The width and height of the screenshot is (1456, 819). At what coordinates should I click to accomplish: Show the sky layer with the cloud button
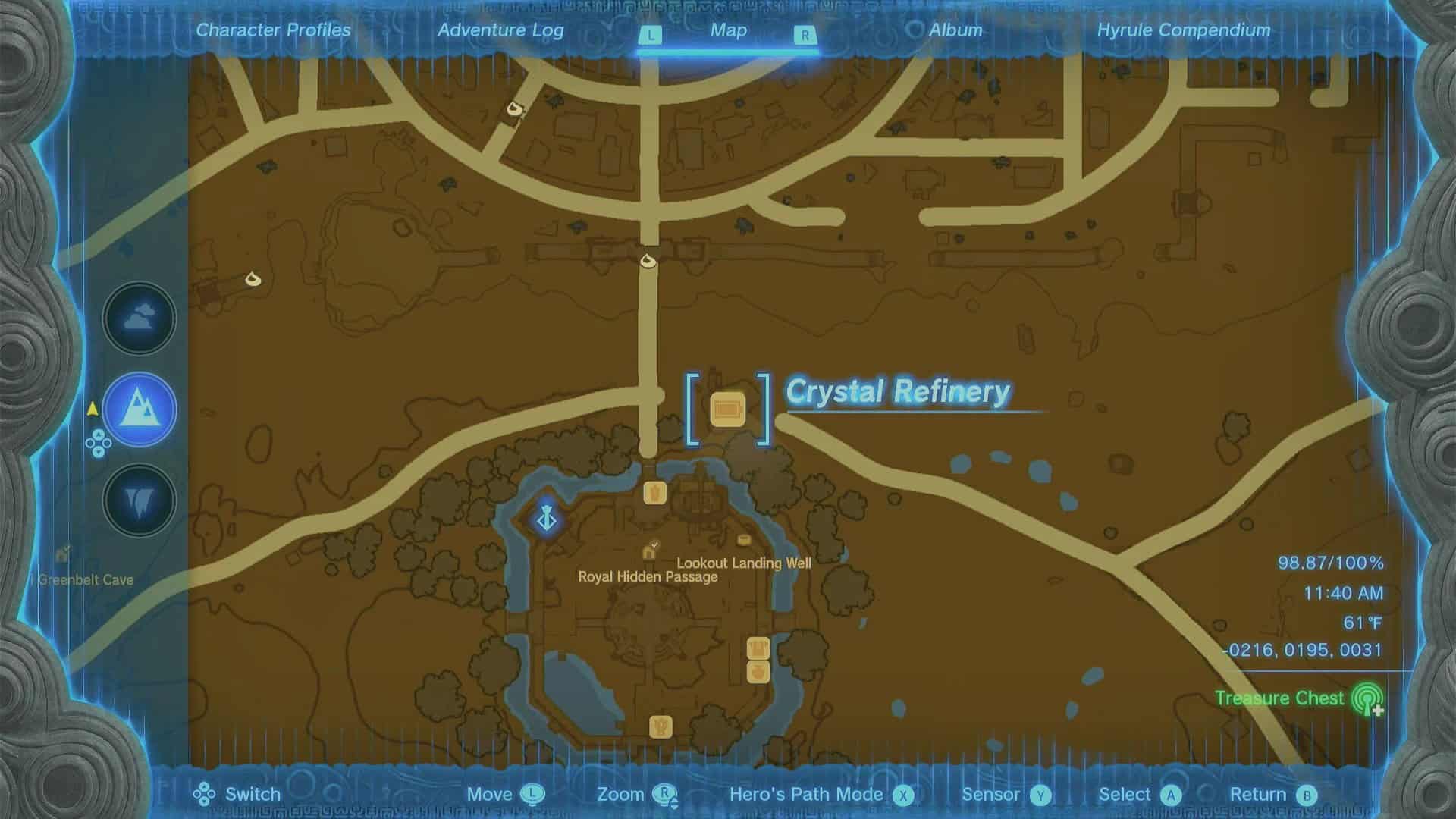click(x=140, y=318)
